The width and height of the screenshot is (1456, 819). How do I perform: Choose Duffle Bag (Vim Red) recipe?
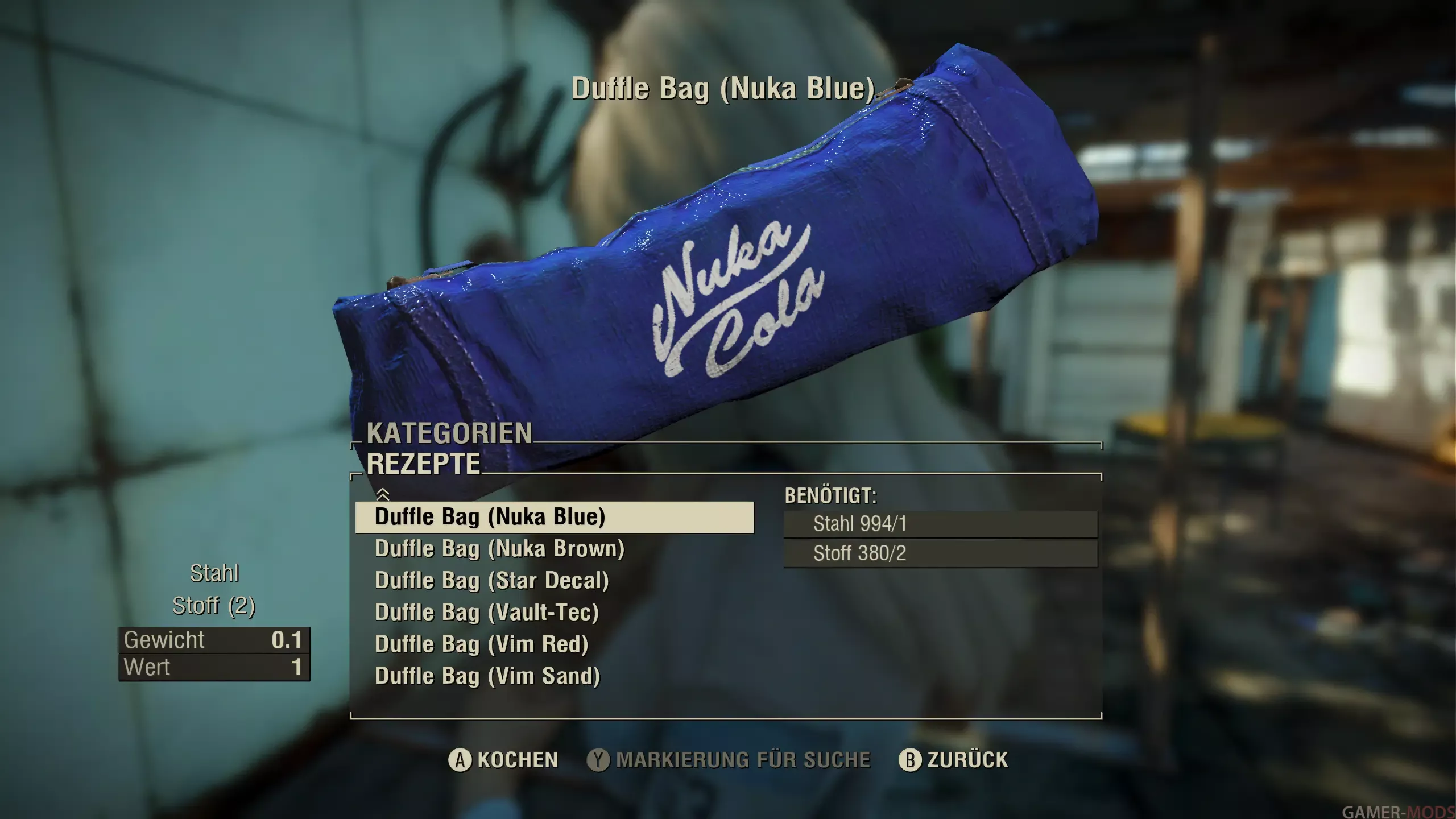tap(481, 644)
